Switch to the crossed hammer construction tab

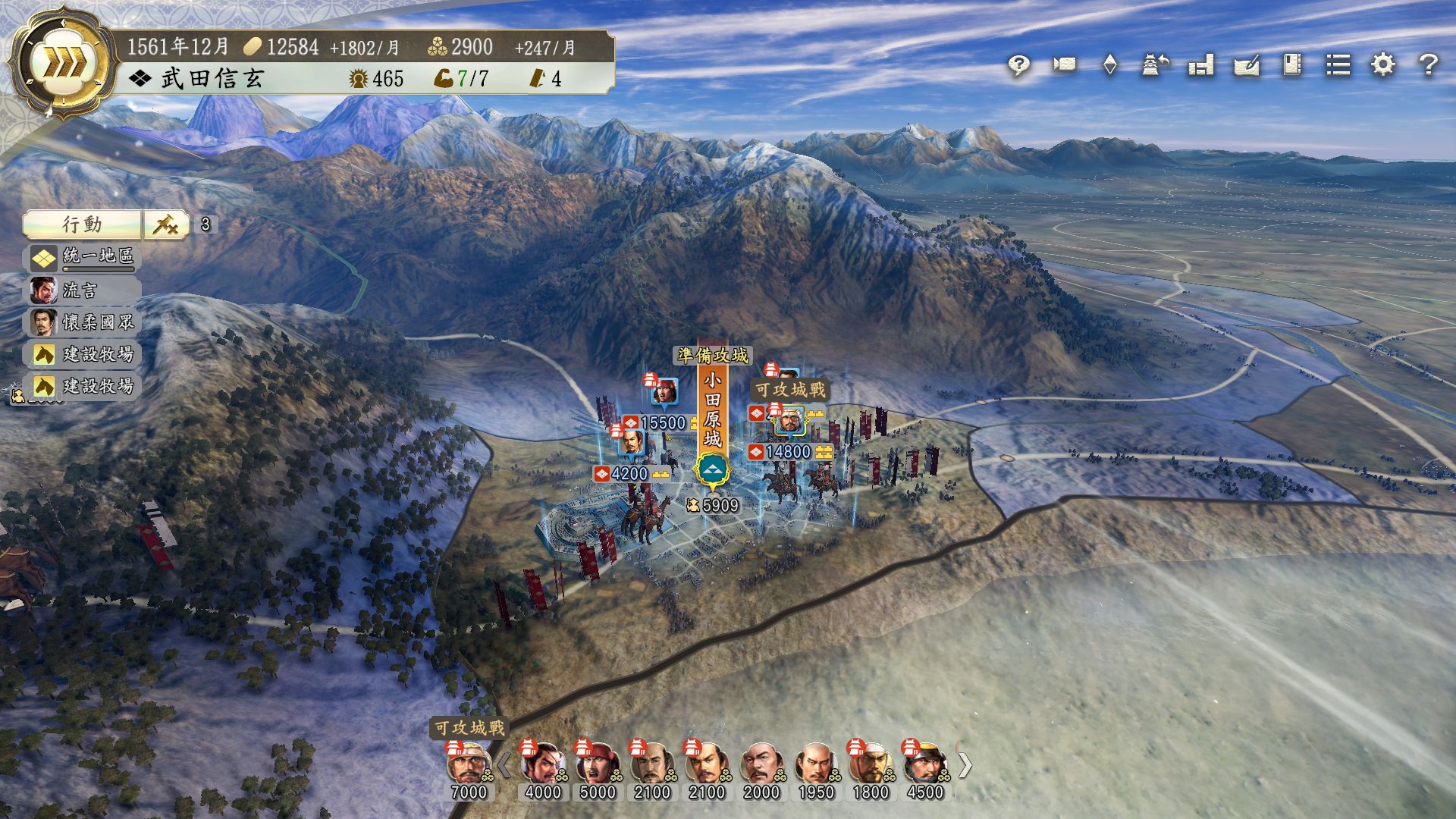click(166, 224)
